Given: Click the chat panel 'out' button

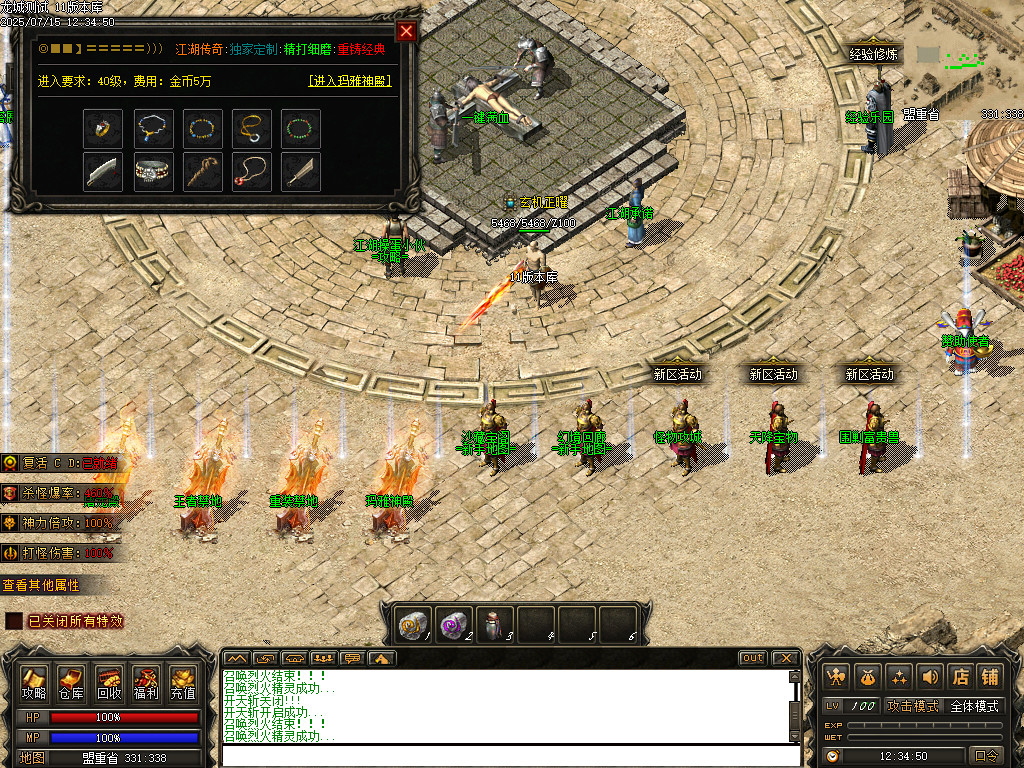Looking at the screenshot, I should [753, 658].
